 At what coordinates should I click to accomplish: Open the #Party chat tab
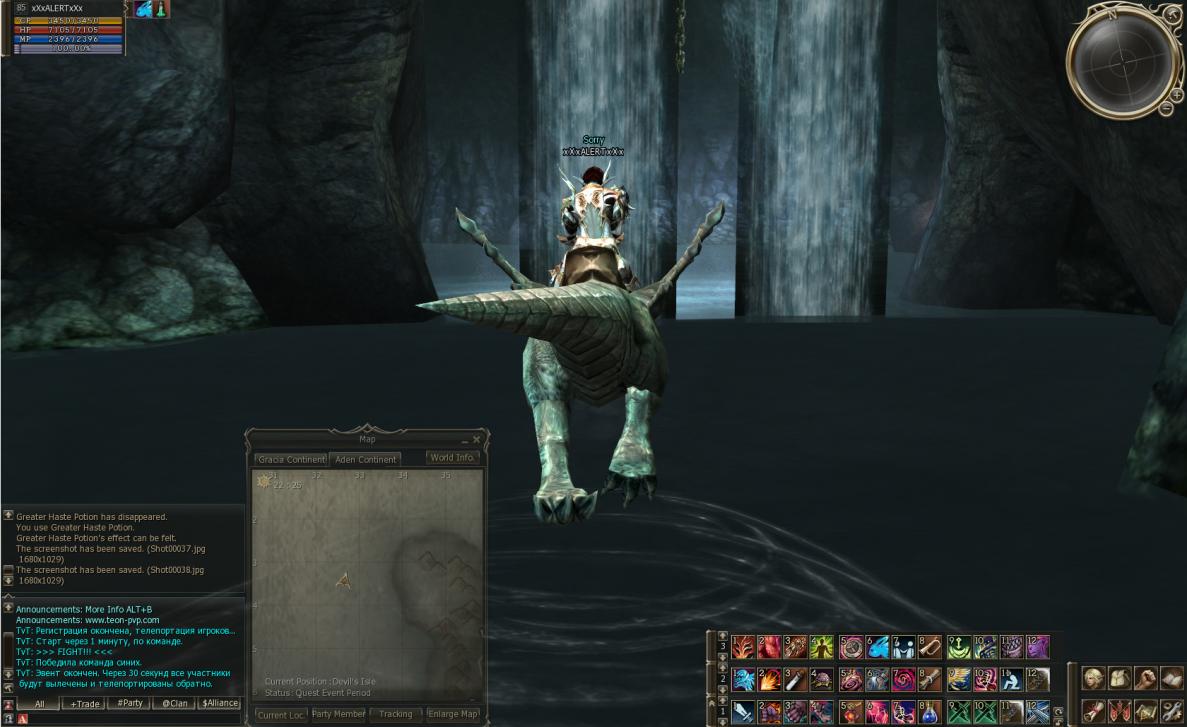coord(130,704)
